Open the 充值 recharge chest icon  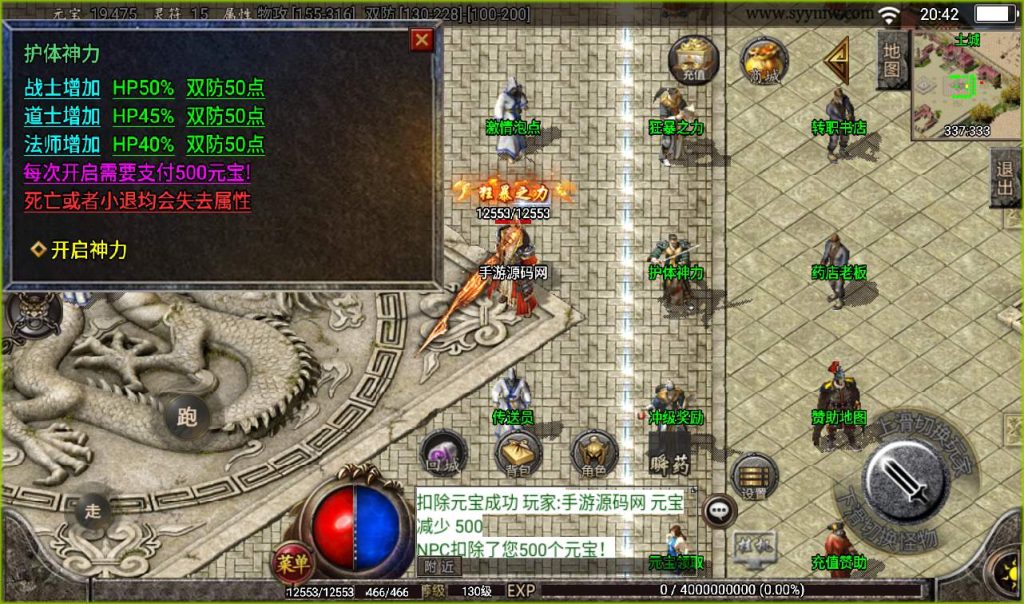(693, 58)
